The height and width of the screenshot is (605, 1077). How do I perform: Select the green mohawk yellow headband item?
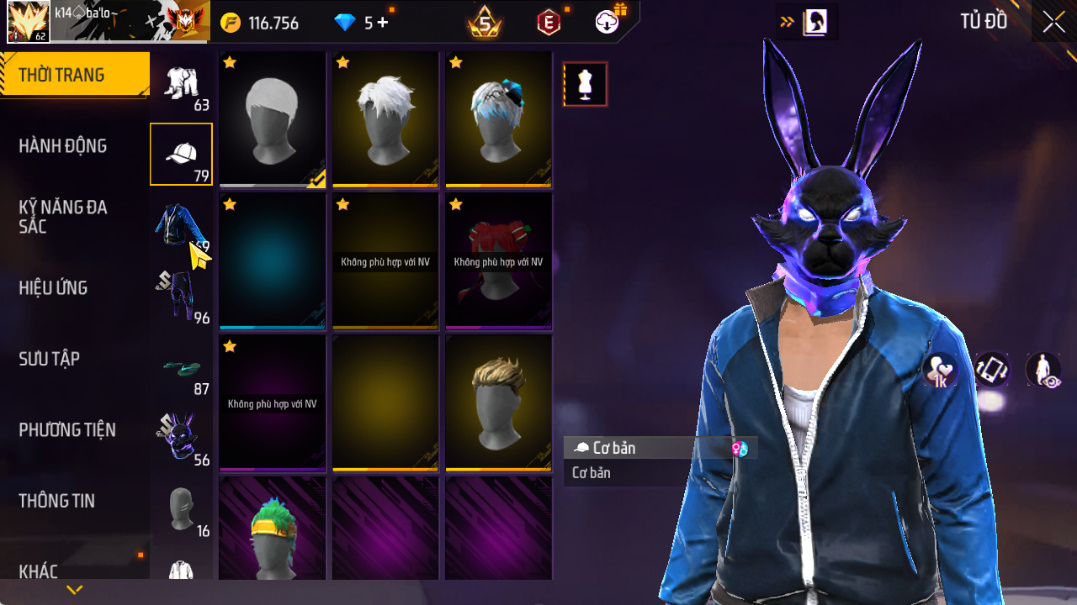(272, 530)
